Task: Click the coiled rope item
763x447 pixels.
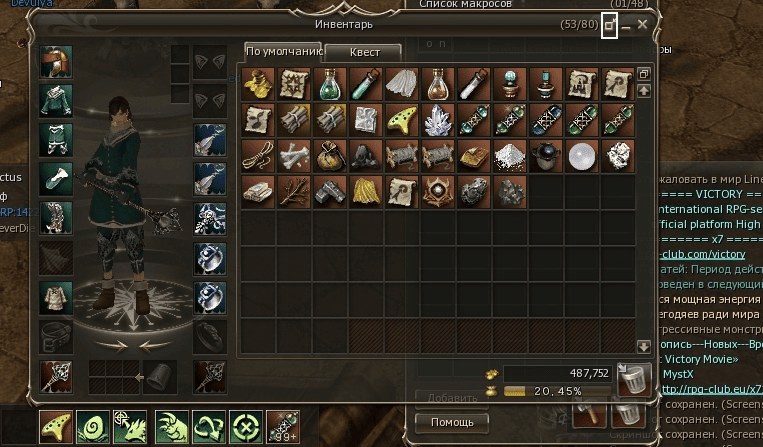Action: click(258, 154)
